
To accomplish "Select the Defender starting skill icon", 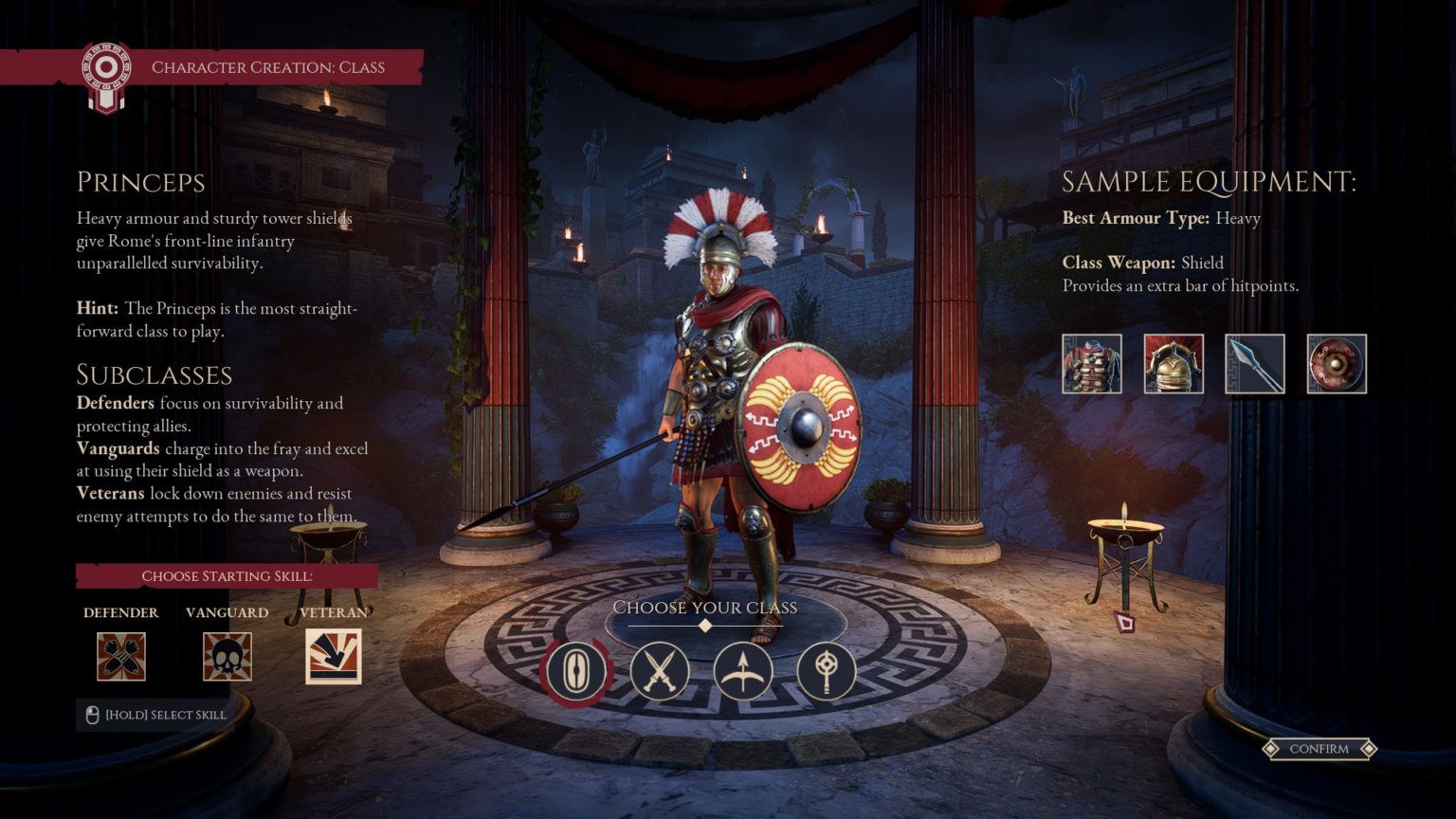I will pos(121,656).
